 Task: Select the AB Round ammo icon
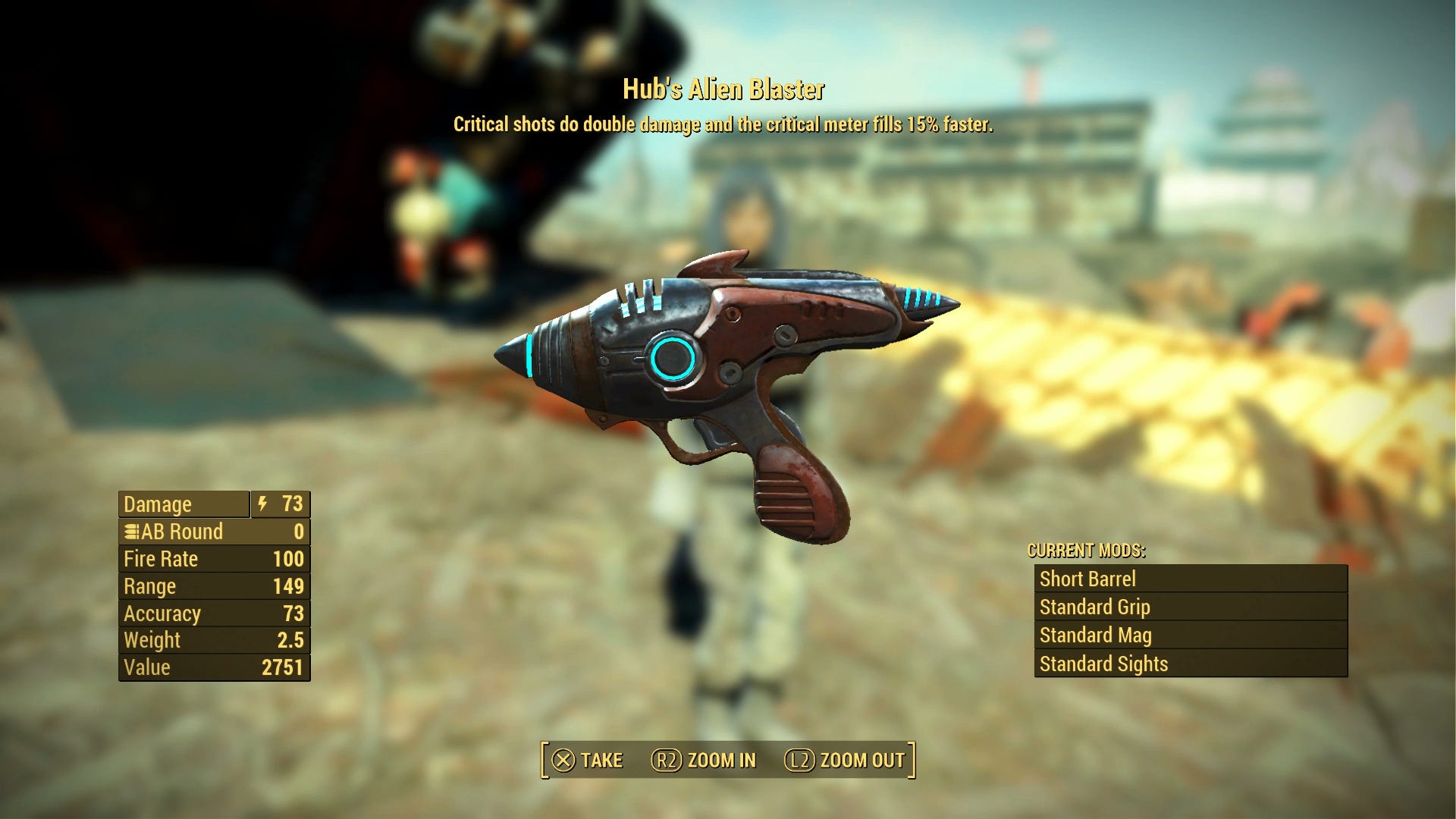point(131,532)
